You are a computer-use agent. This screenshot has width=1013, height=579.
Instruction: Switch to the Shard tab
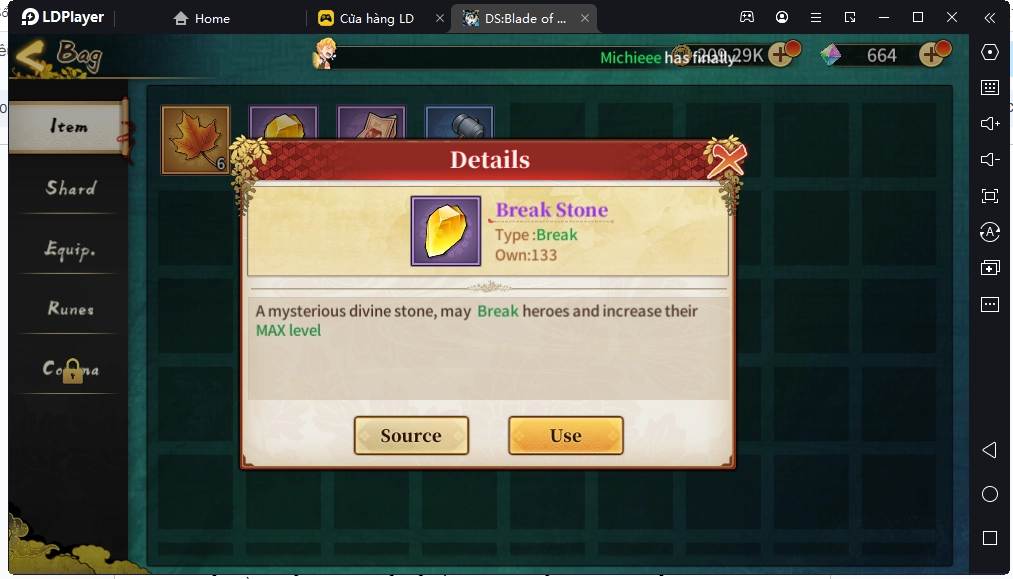(70, 188)
